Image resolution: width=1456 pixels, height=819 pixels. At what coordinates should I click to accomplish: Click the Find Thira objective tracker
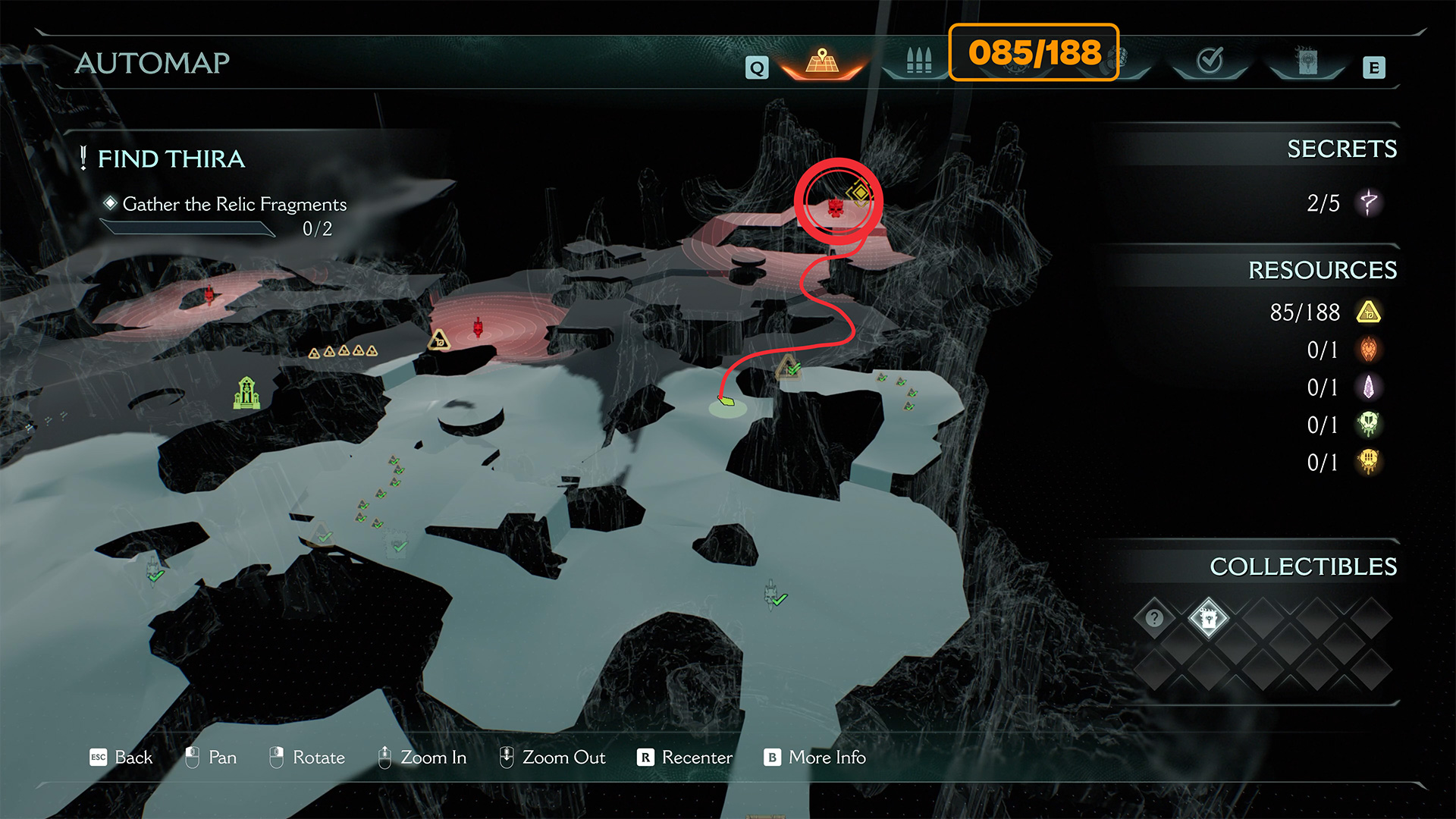(171, 158)
